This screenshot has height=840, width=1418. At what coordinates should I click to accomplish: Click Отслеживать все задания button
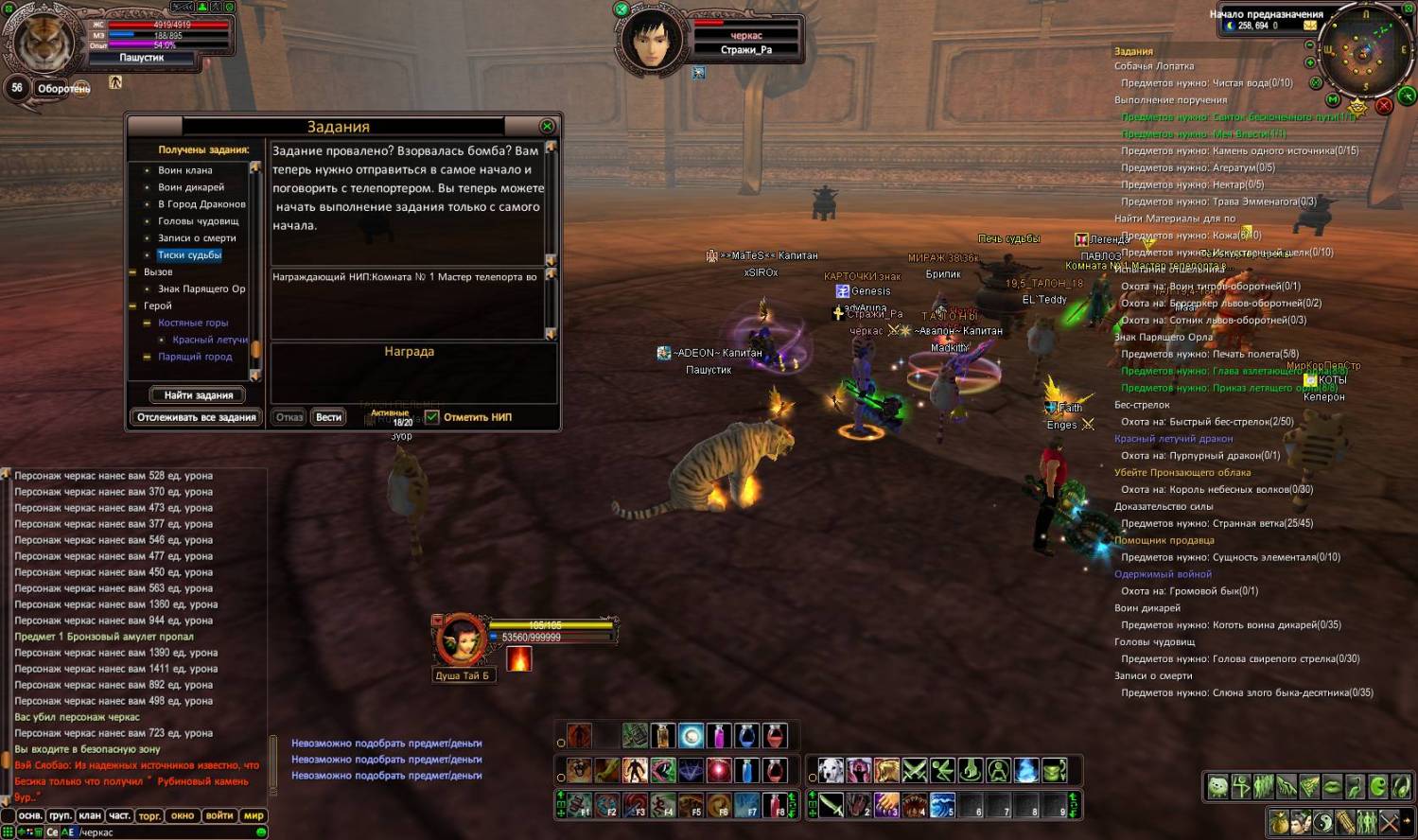click(197, 417)
